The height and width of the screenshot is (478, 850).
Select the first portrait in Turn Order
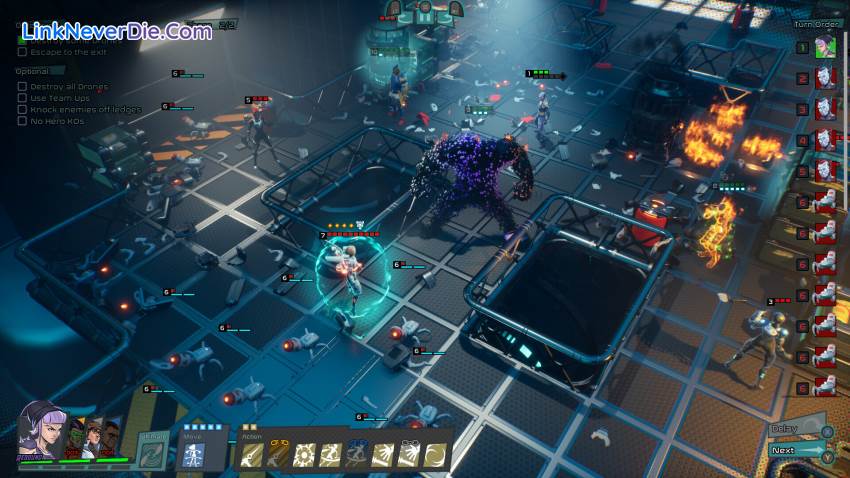824,47
